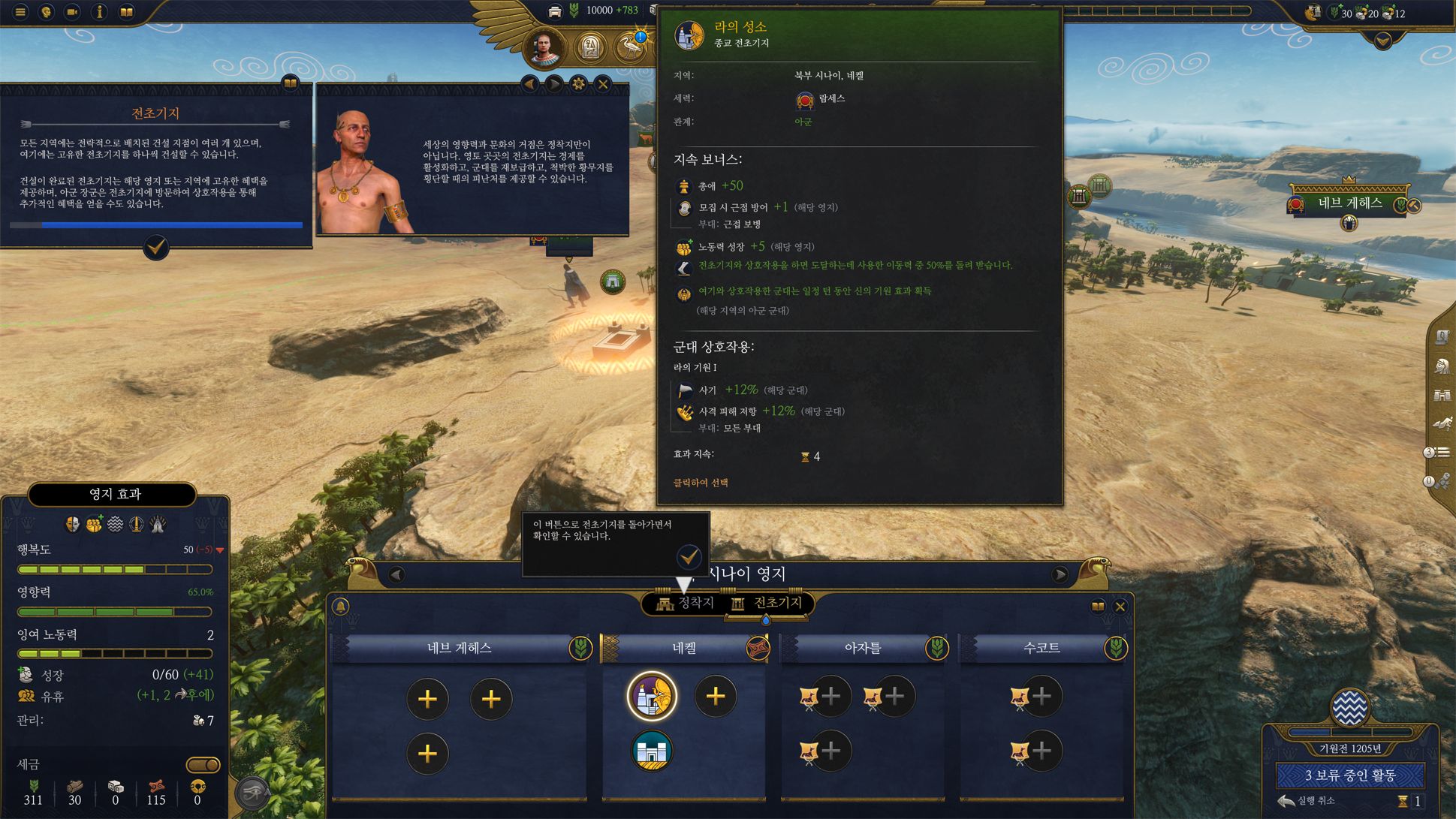Close the advisor tutorial panel
The height and width of the screenshot is (819, 1456).
(x=603, y=84)
